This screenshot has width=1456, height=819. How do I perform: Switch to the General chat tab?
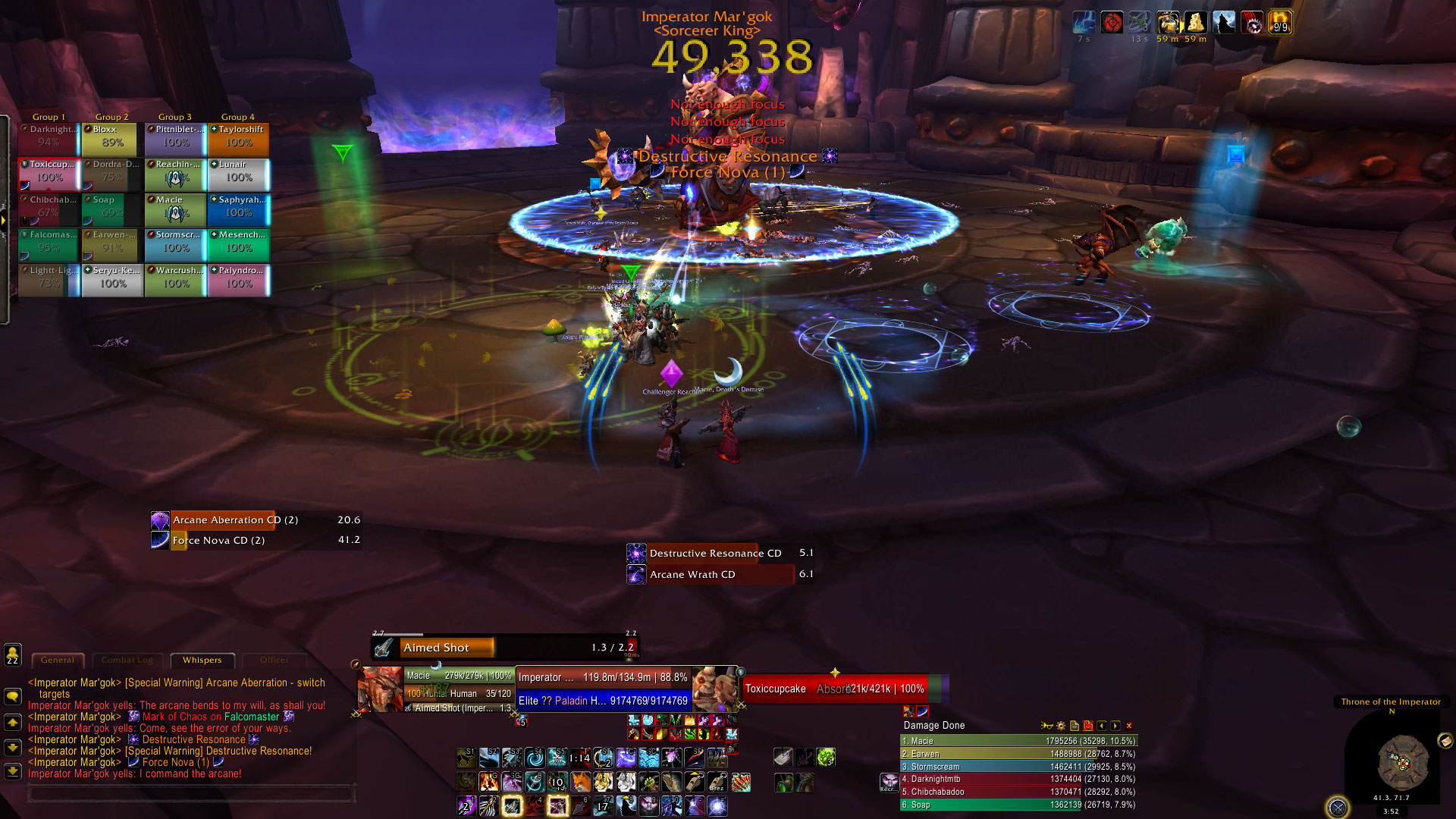coord(58,660)
